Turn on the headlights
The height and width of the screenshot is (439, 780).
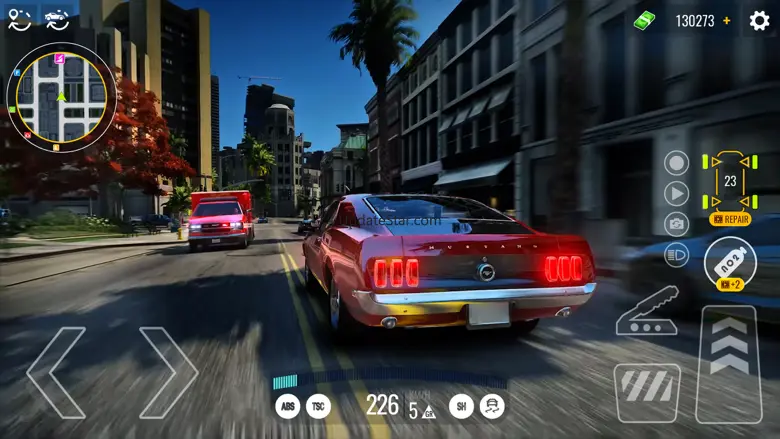click(677, 255)
